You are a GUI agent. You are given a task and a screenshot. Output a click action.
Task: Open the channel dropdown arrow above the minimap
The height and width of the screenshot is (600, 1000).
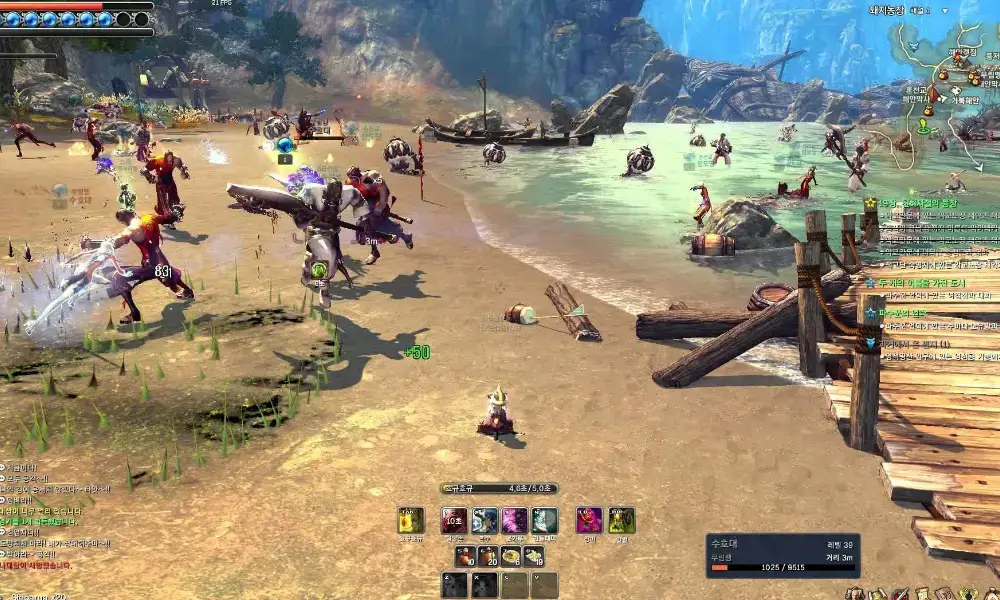click(x=946, y=9)
